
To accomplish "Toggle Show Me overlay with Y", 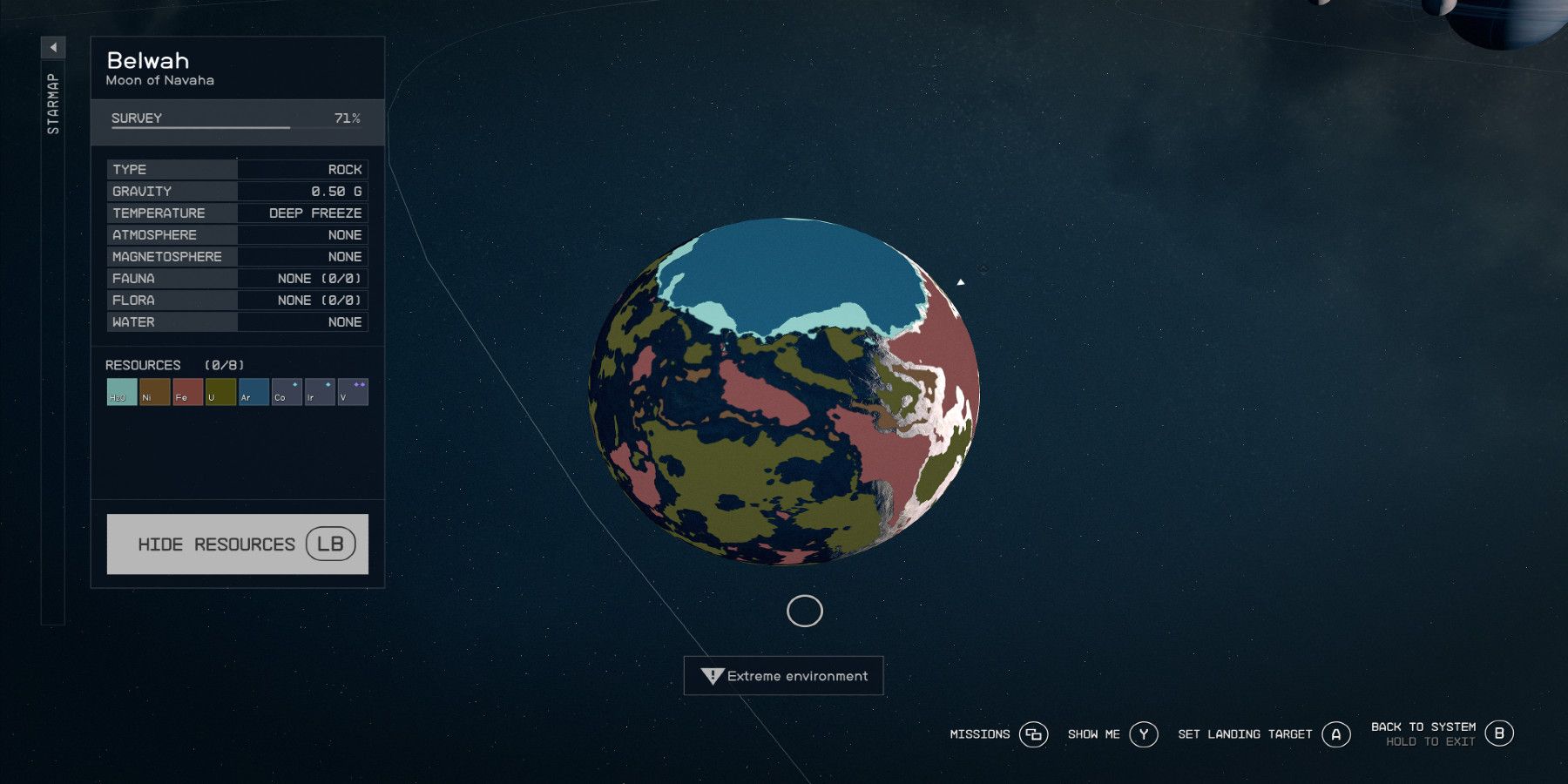I will (1144, 734).
